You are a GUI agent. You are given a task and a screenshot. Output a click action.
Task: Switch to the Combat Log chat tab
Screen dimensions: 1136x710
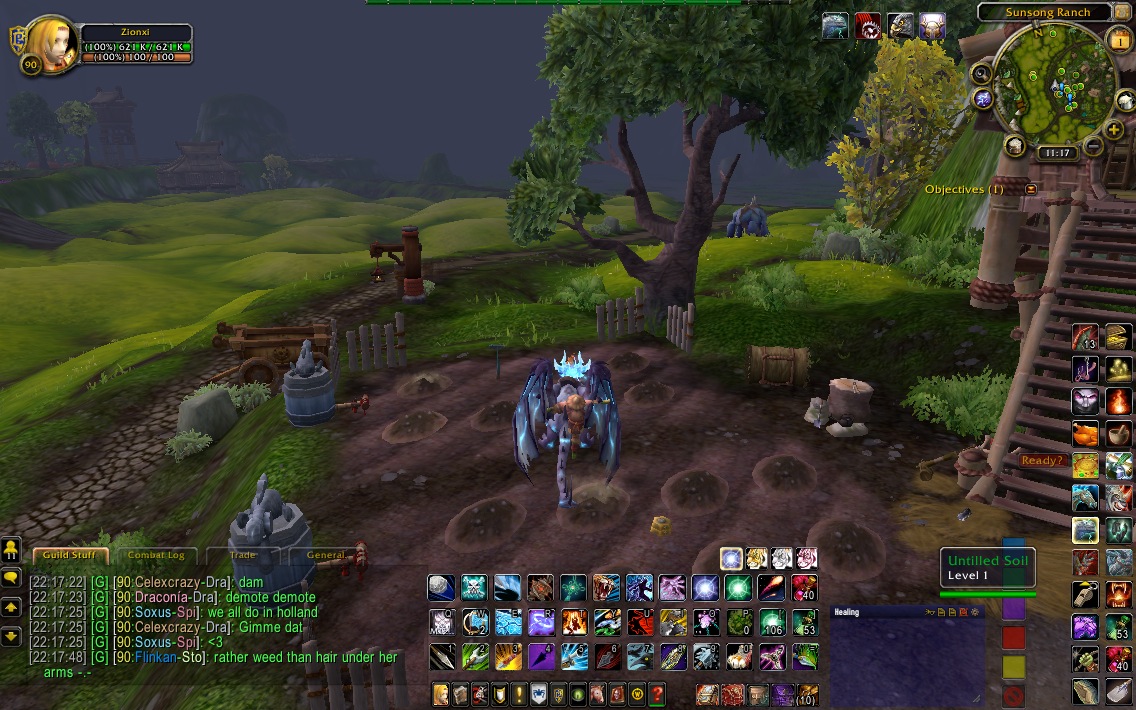[x=156, y=555]
